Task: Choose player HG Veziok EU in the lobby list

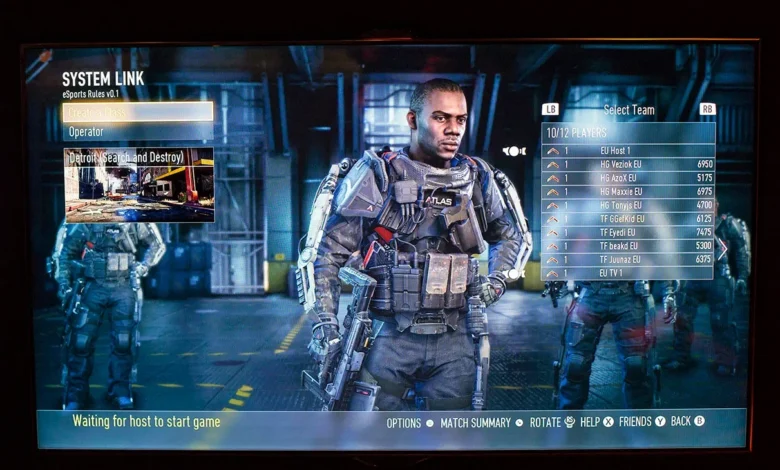Action: (628, 164)
